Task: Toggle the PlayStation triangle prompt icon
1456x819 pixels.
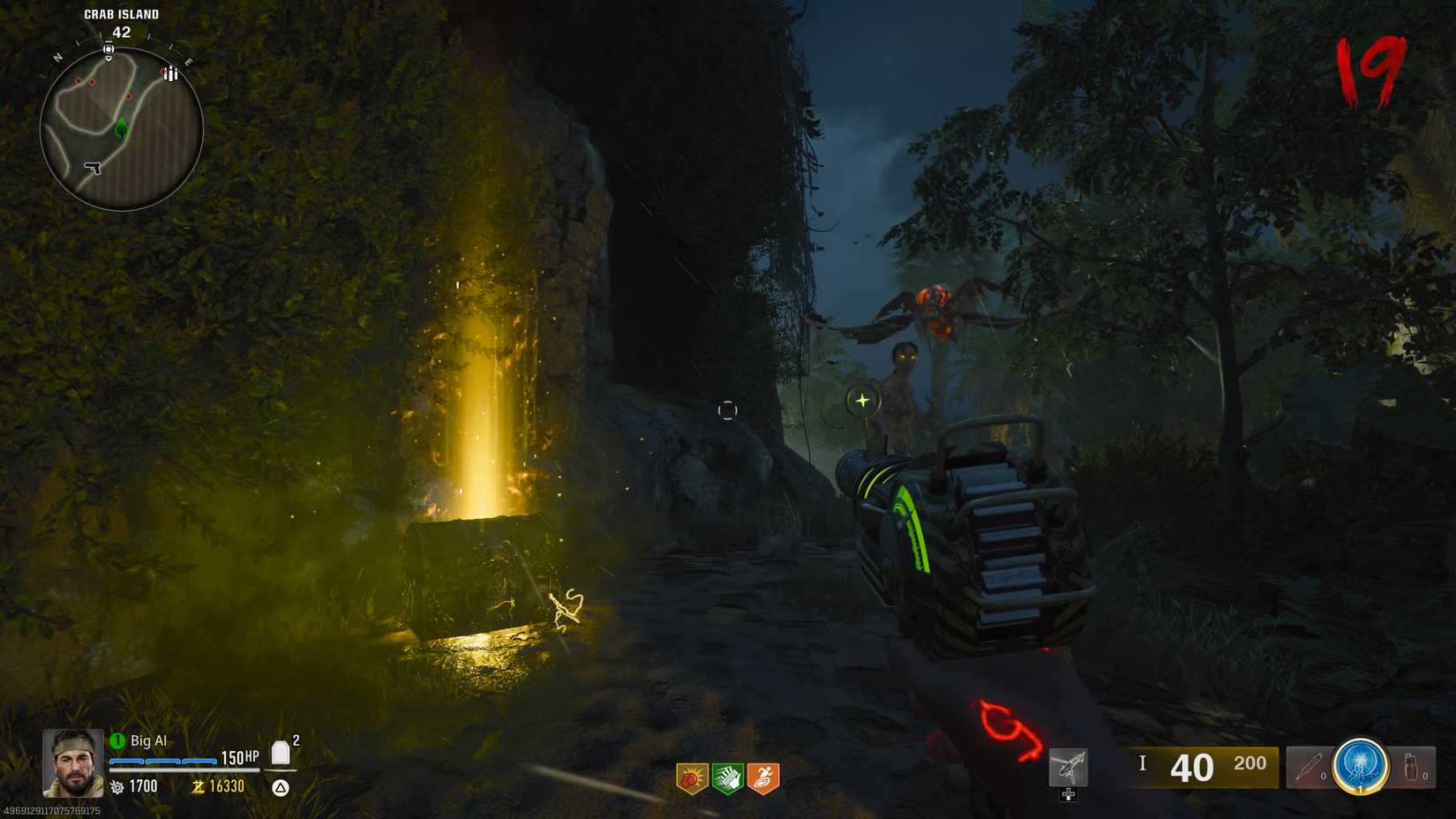Action: [x=282, y=786]
